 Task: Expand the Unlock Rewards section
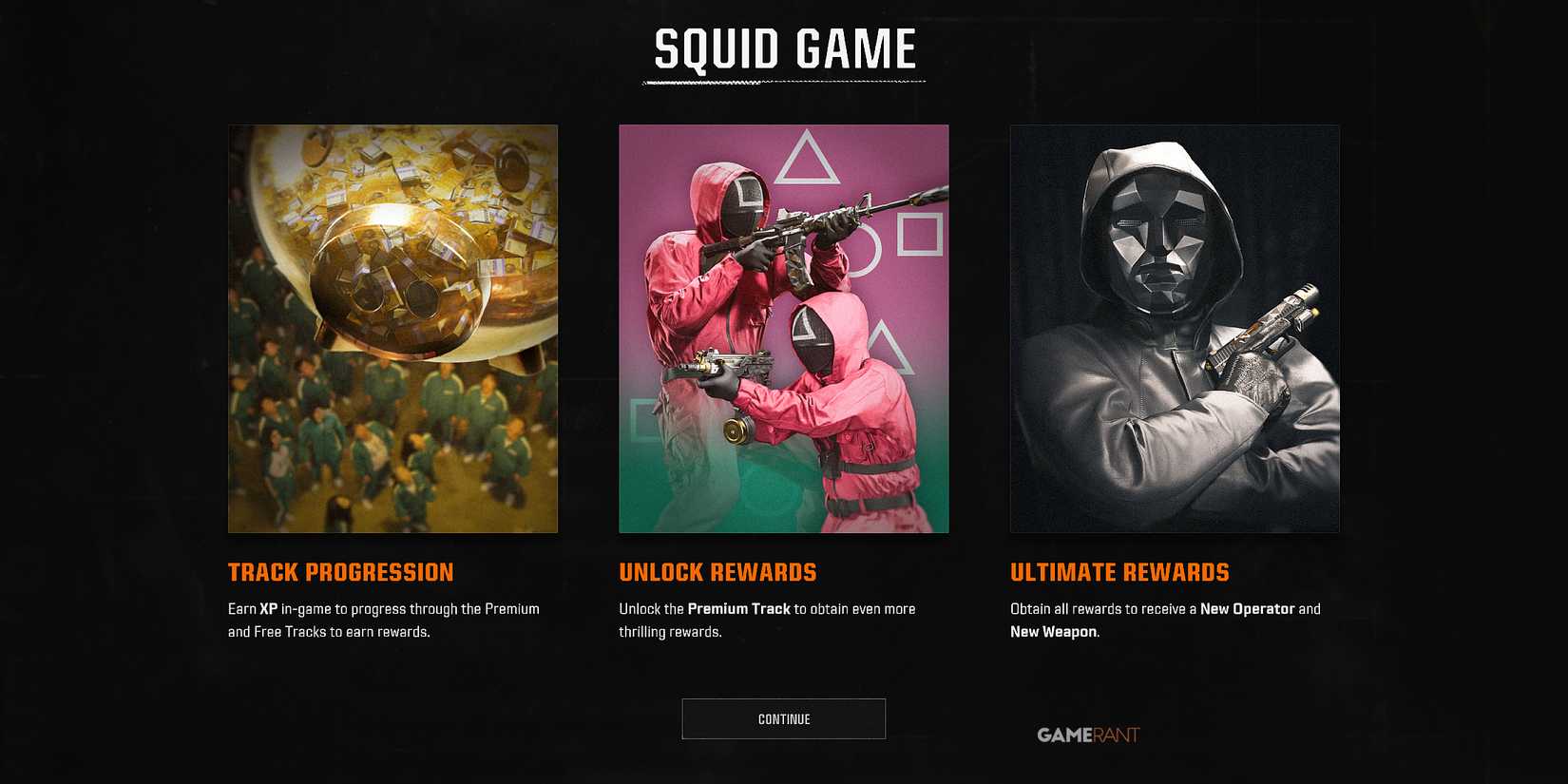click(x=717, y=572)
